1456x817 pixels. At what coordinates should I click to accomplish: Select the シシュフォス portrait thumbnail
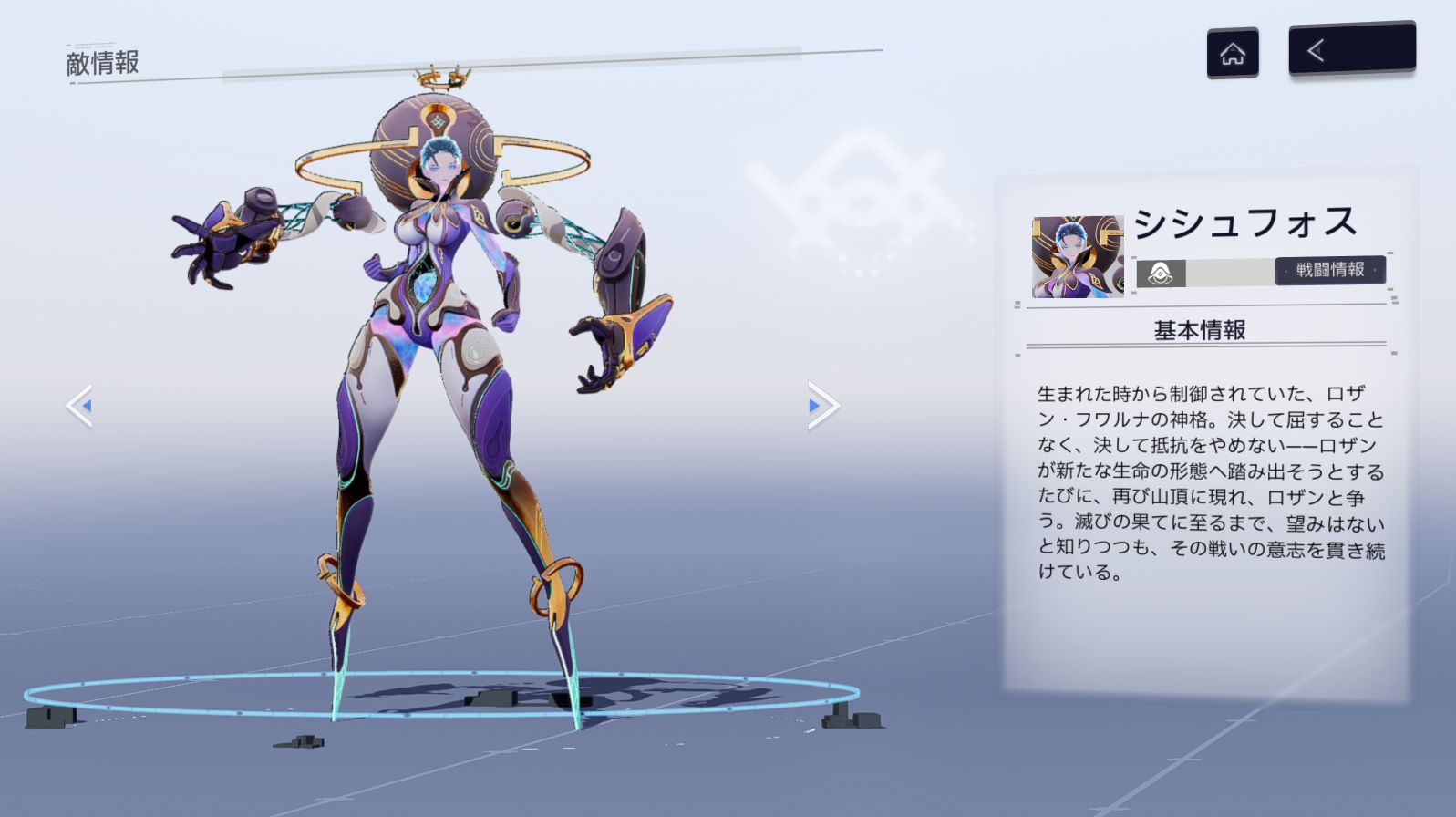tap(1077, 257)
